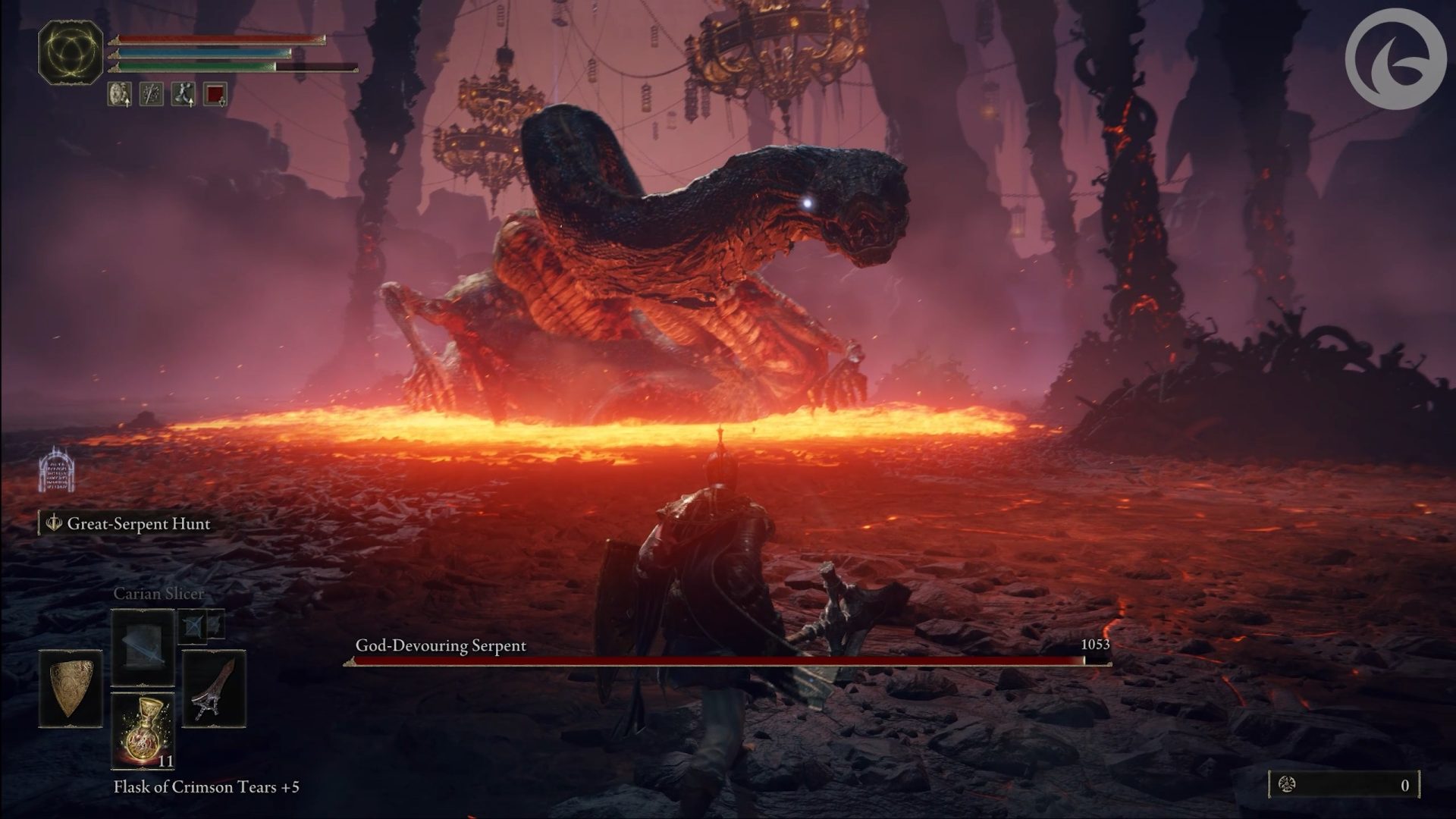Image resolution: width=1456 pixels, height=819 pixels.
Task: Inspect the sparkling branch status icon
Action: tap(152, 94)
